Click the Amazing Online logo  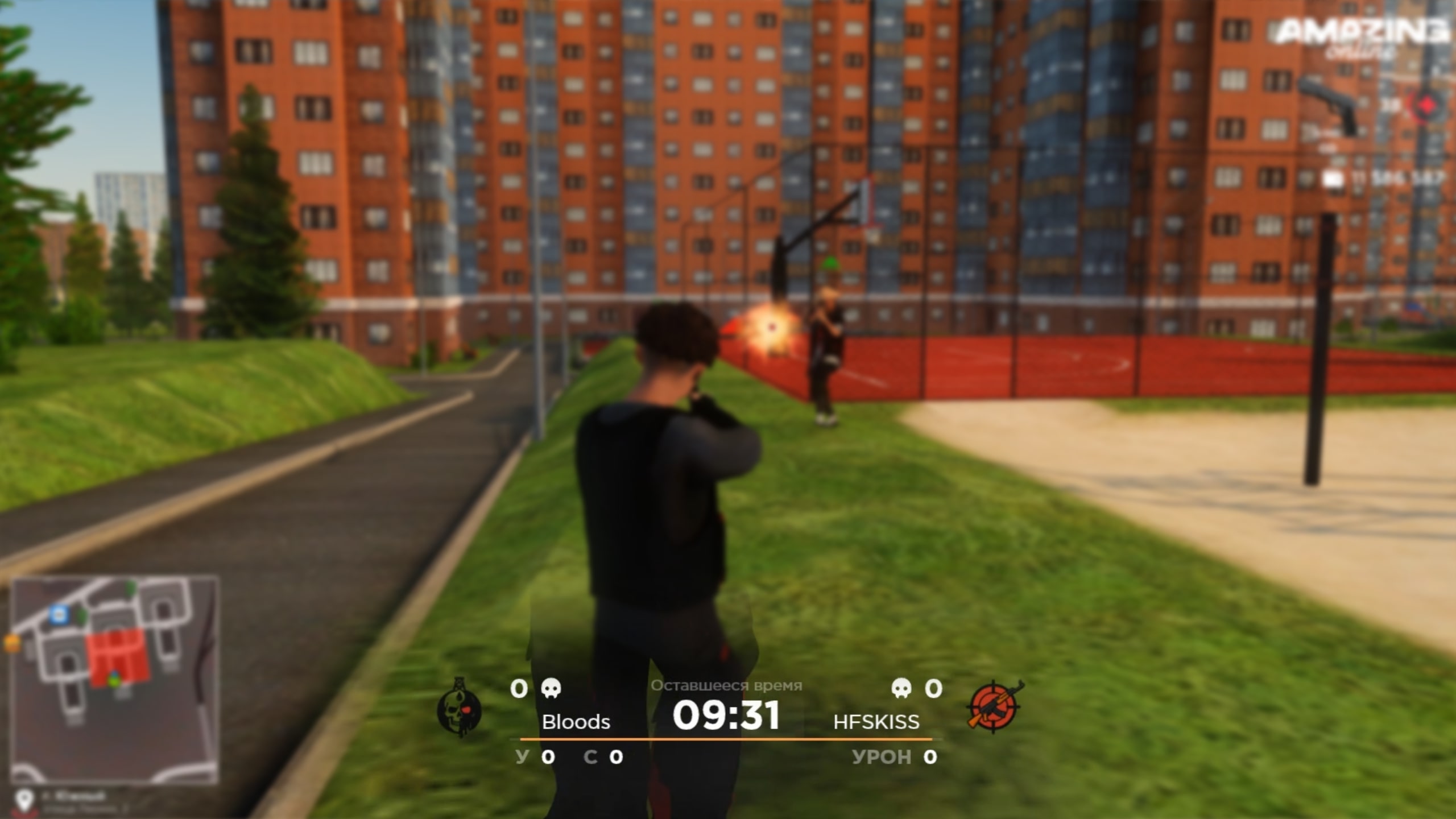[1362, 35]
